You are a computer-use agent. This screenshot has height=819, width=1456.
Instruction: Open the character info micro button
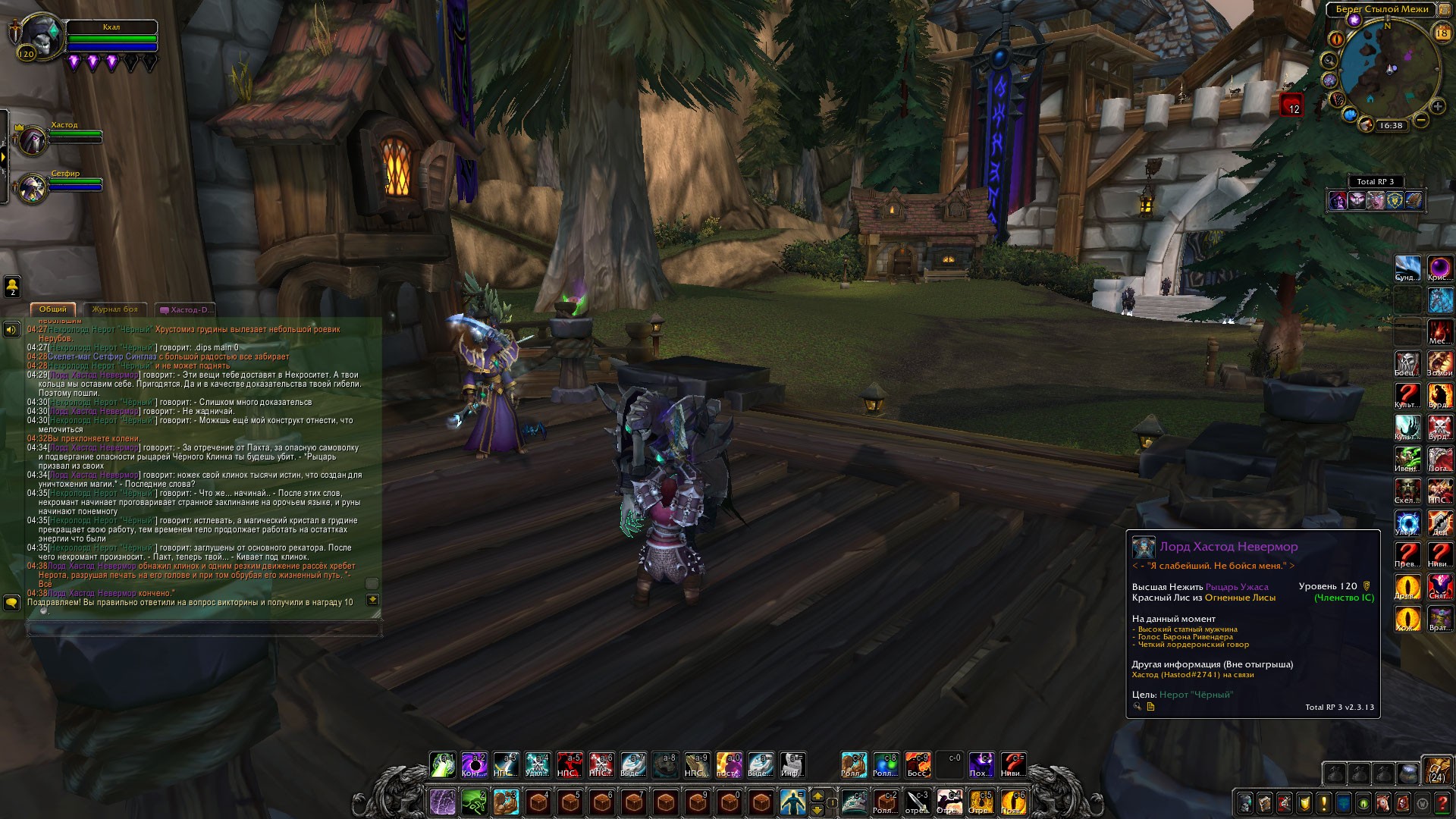(x=1244, y=802)
